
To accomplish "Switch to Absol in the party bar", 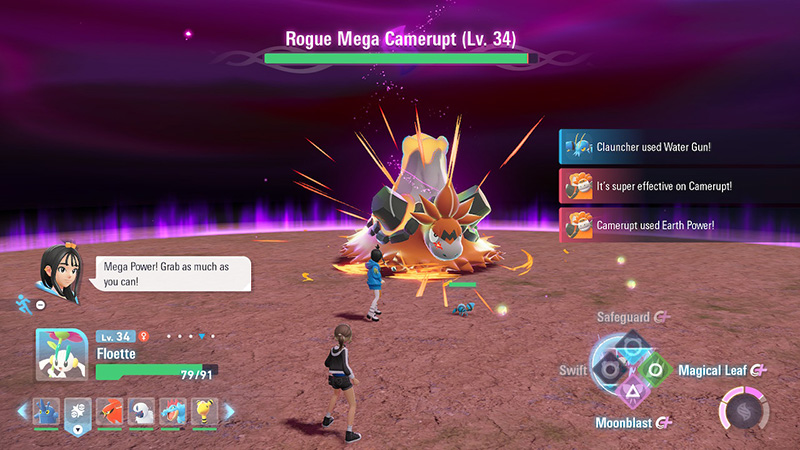I will click(x=141, y=410).
